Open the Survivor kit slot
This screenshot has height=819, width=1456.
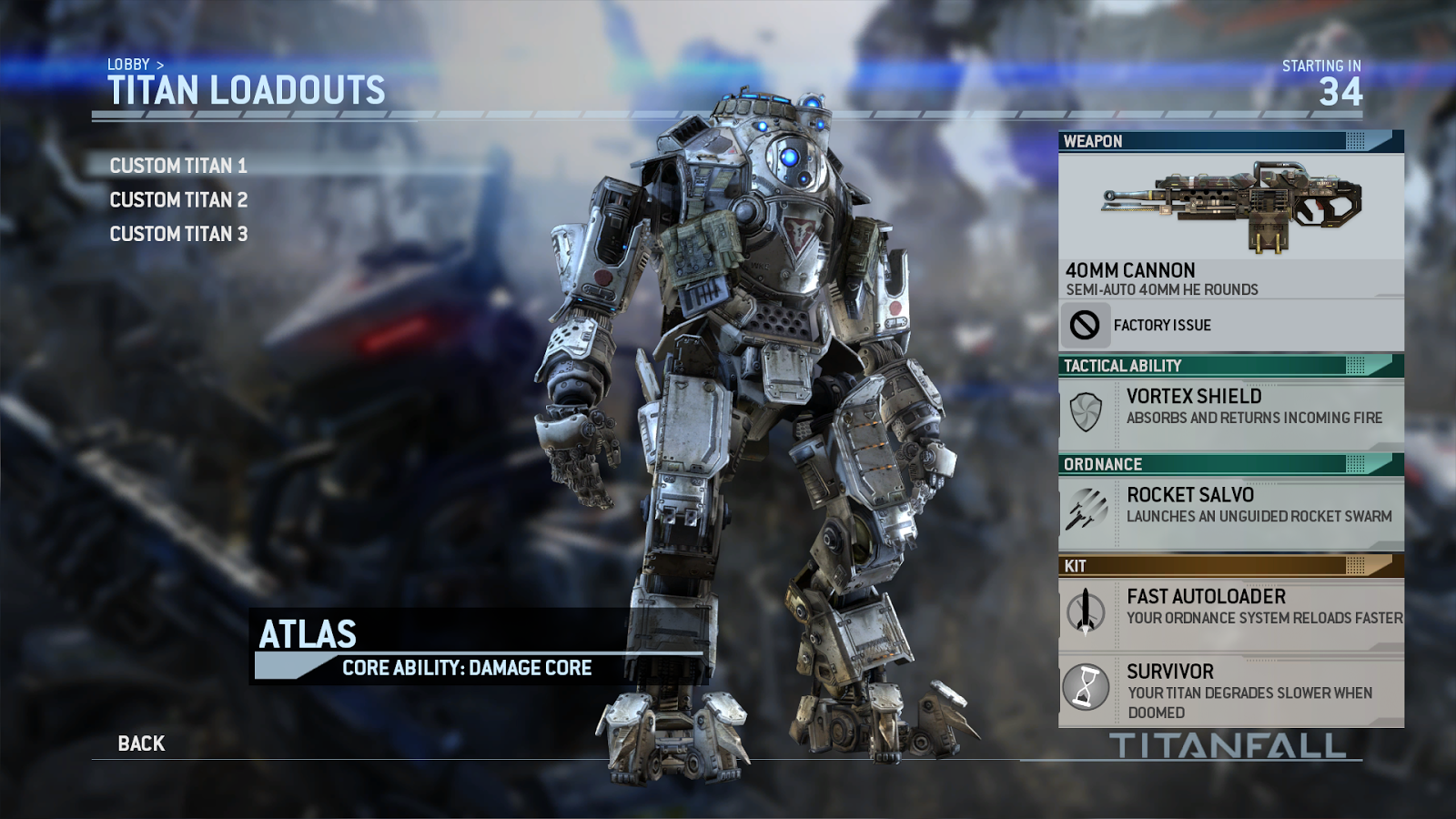click(x=1230, y=691)
